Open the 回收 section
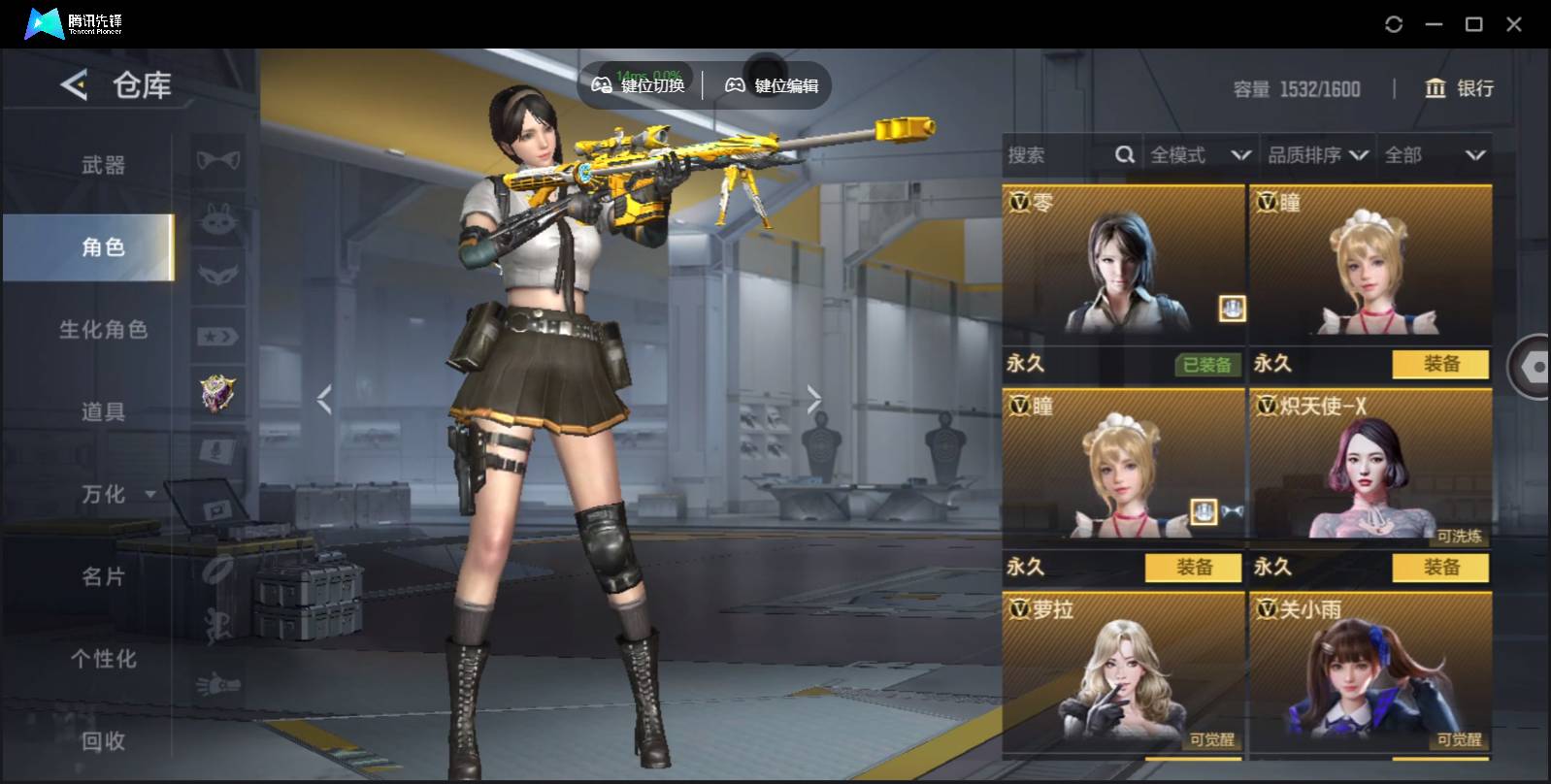This screenshot has width=1551, height=784. point(103,741)
